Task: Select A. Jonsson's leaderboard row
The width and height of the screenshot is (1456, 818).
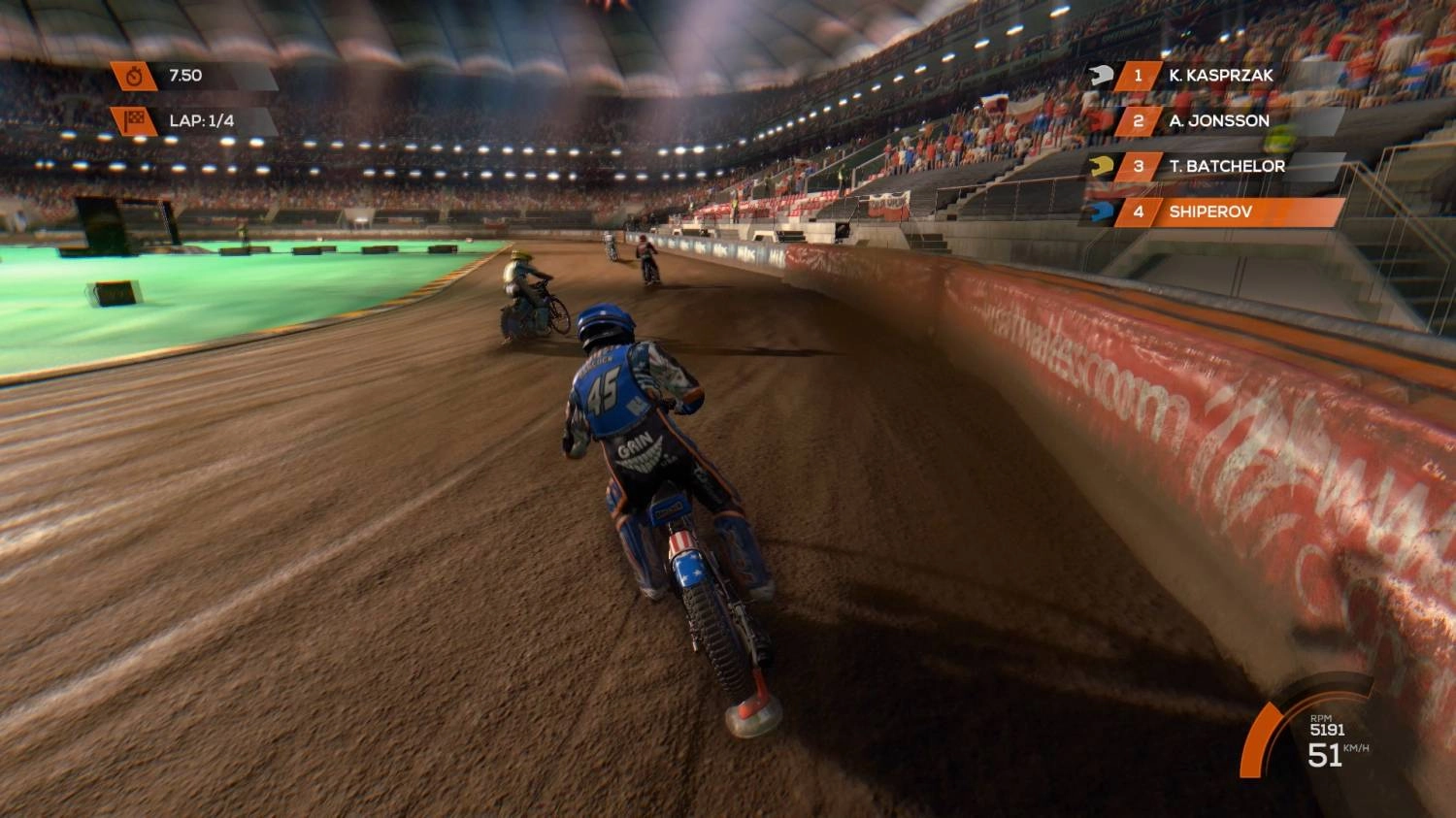Action: [1218, 121]
